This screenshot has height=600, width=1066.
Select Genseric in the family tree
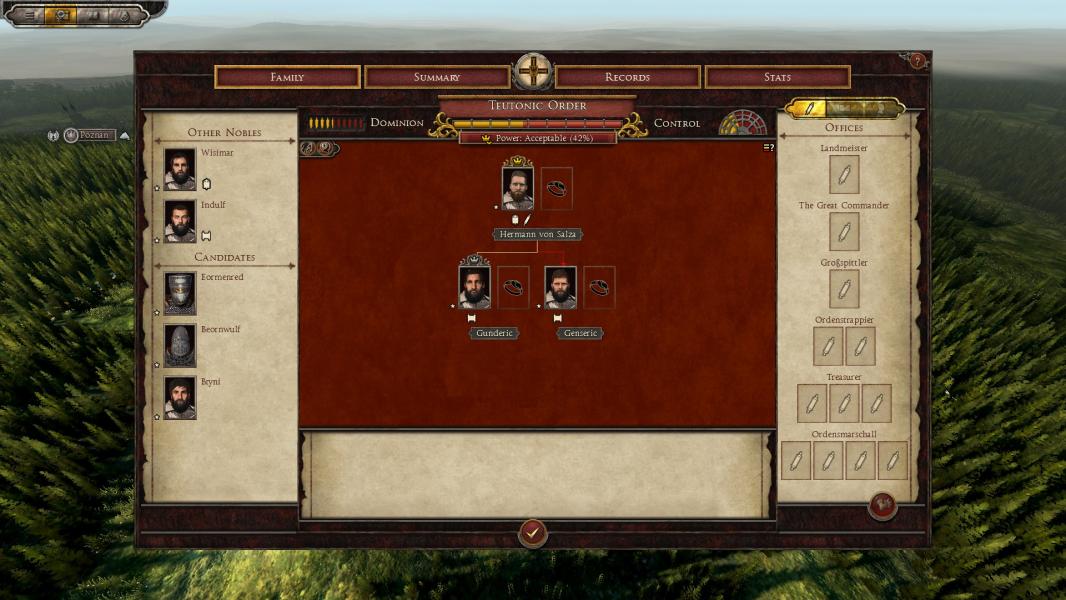tap(561, 288)
